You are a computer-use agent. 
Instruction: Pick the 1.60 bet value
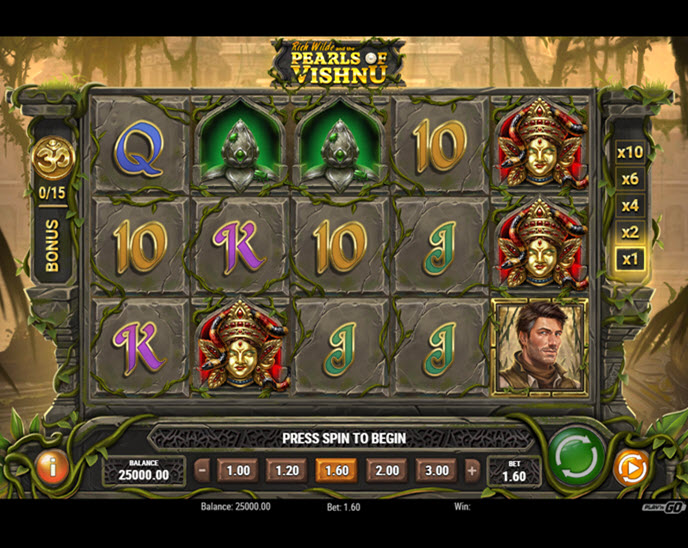click(337, 470)
